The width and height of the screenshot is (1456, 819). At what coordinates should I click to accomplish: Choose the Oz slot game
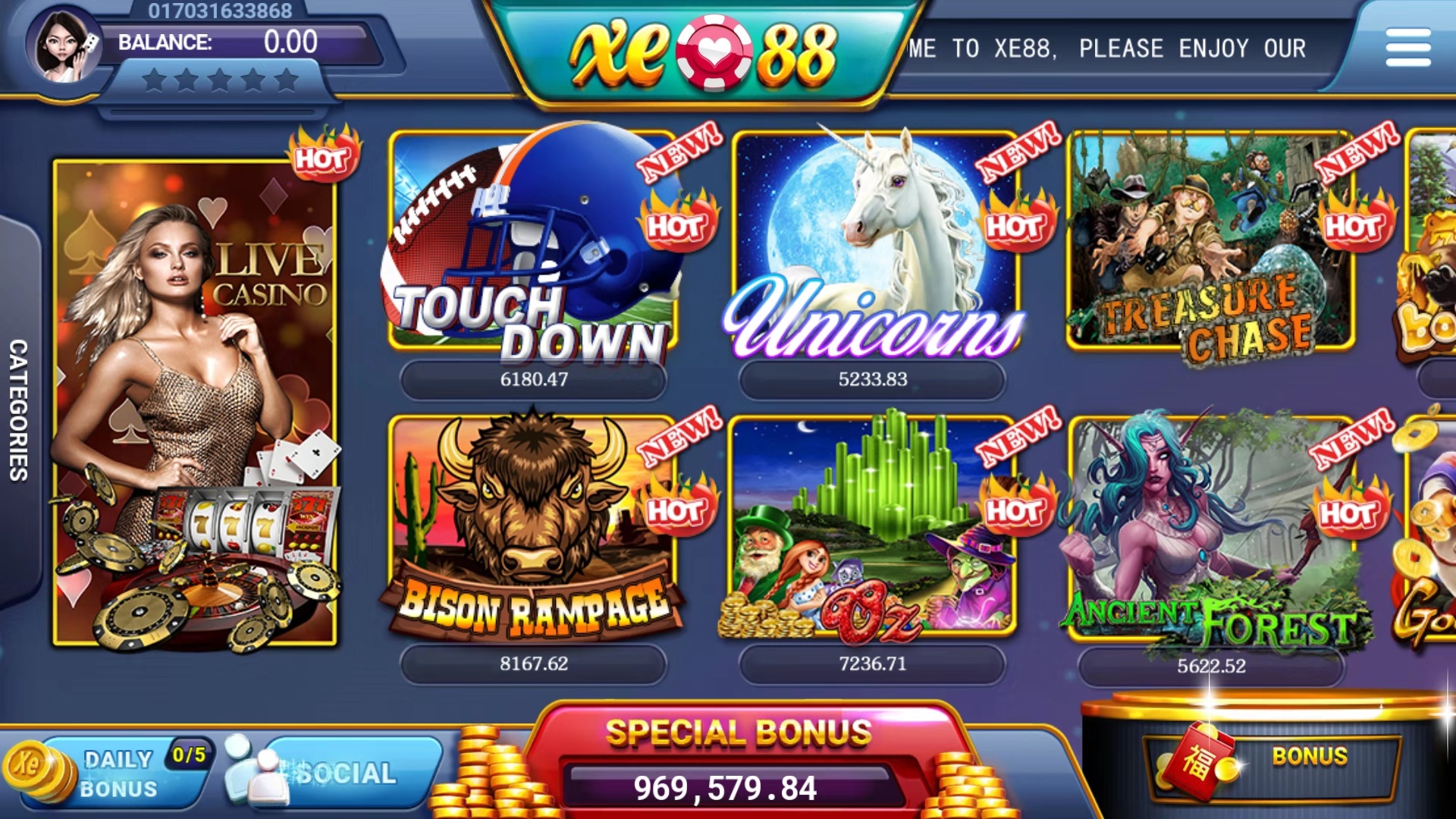[872, 527]
